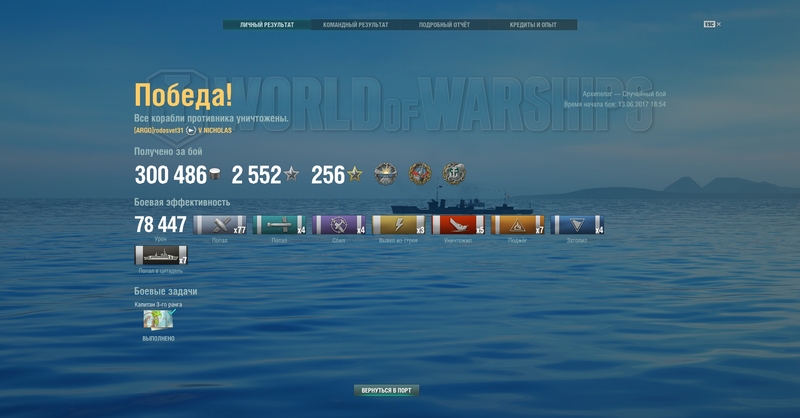View the third achievement medal
This screenshot has width=800, height=418.
[454, 174]
